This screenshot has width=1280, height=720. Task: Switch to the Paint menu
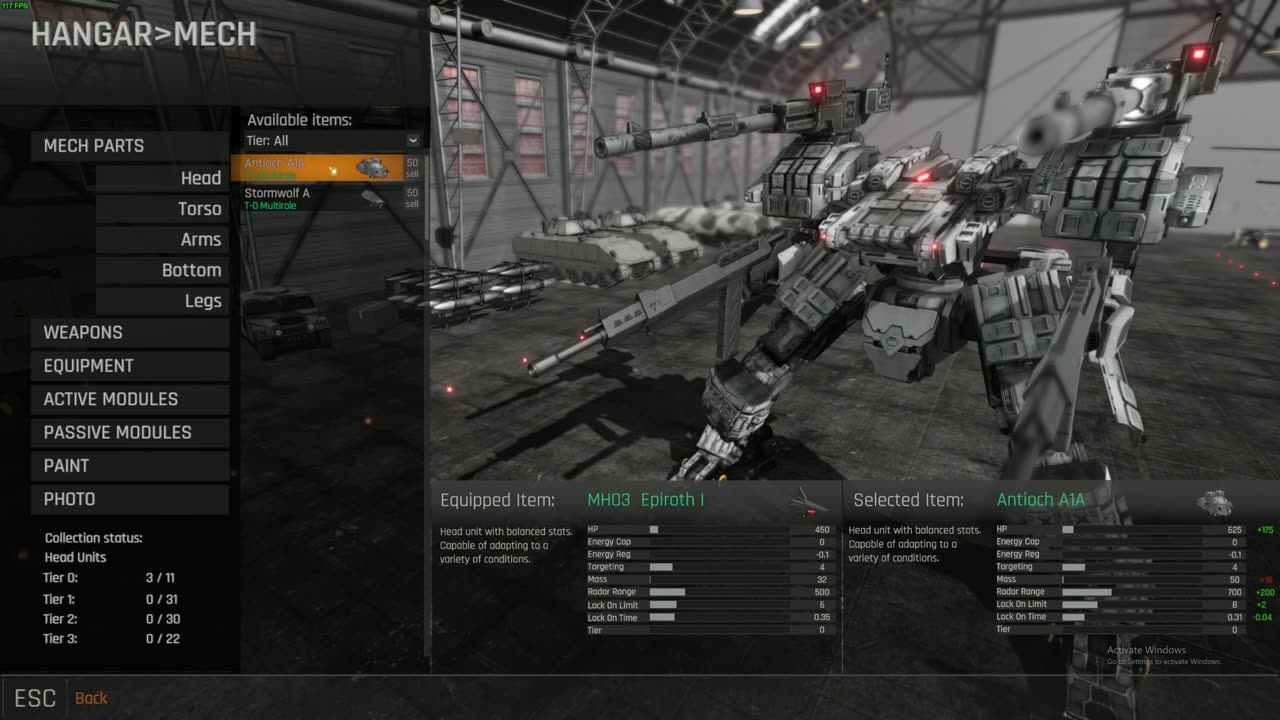[x=130, y=466]
